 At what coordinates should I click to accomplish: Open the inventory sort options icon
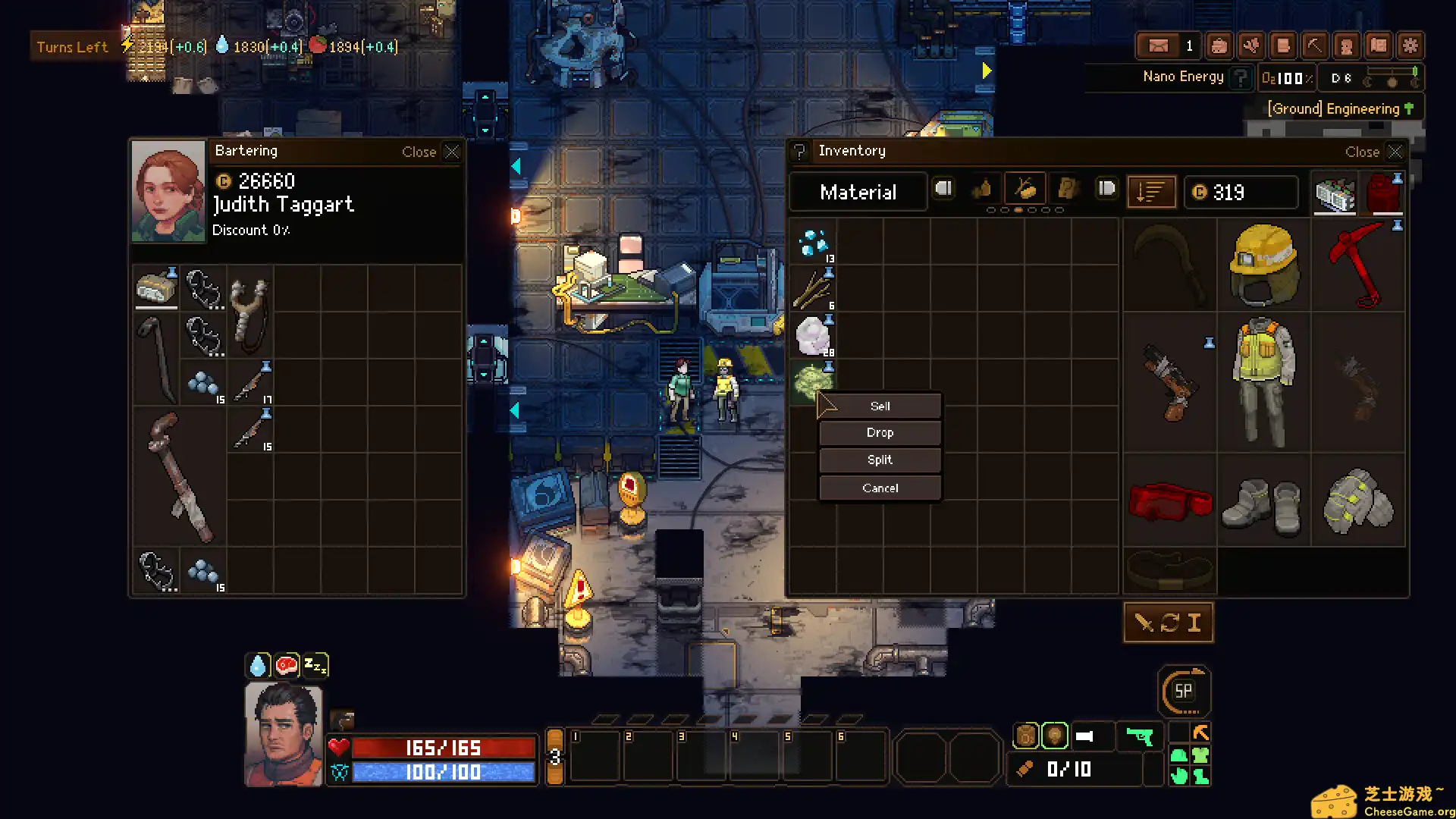(1151, 191)
